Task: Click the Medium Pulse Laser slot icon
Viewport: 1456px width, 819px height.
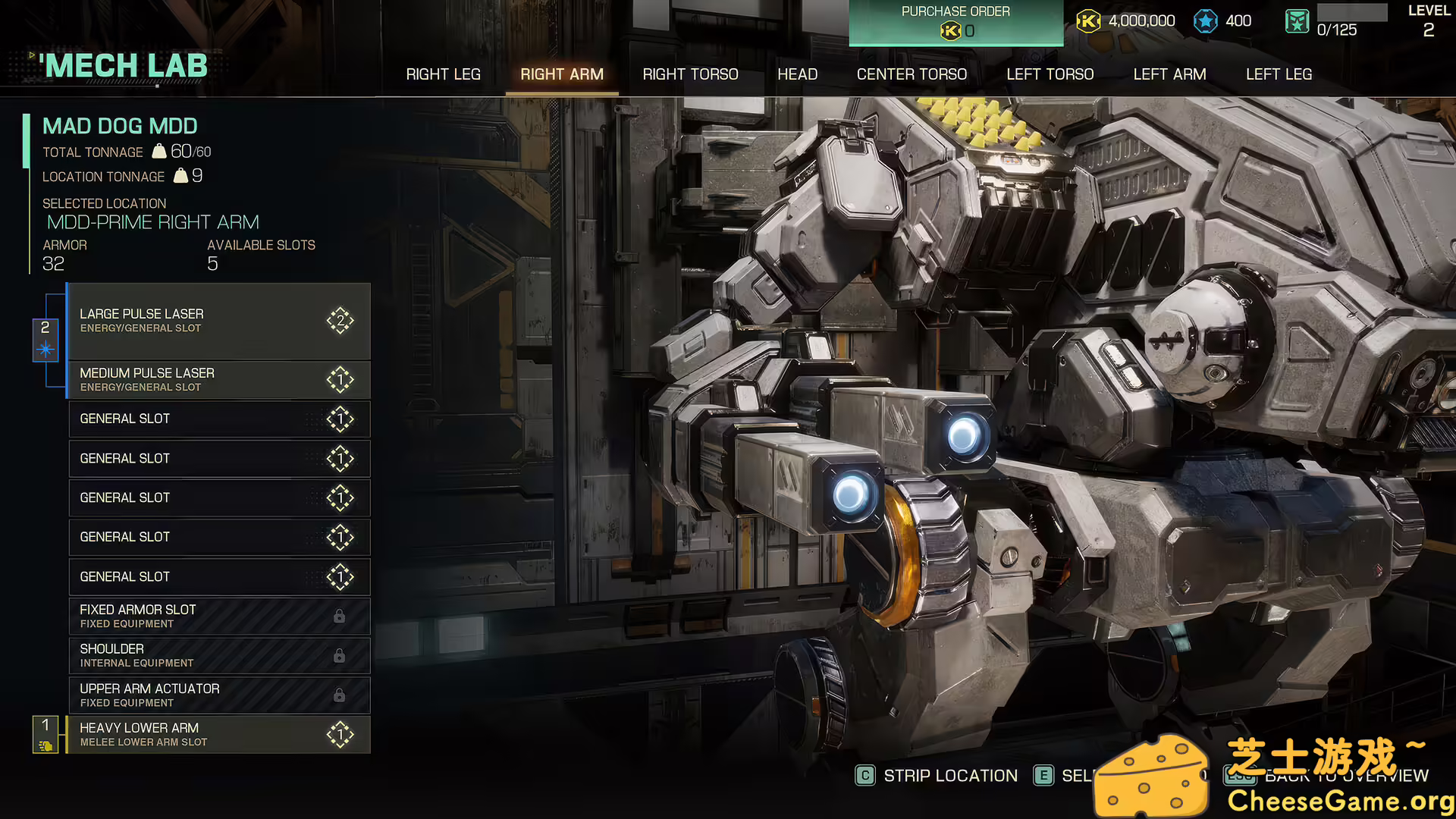Action: coord(342,379)
